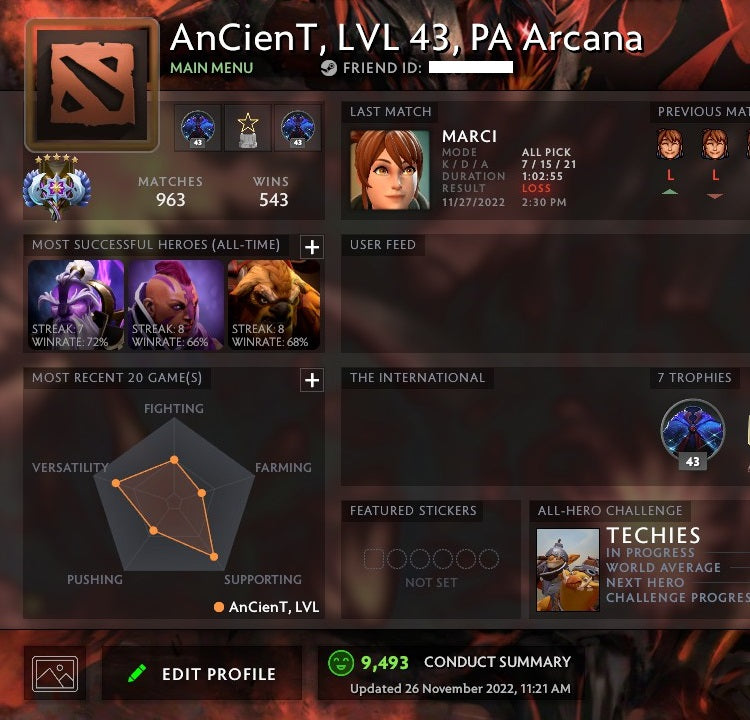The image size is (750, 720).
Task: Expand the Most Successful Heroes plus button
Action: coord(312,247)
